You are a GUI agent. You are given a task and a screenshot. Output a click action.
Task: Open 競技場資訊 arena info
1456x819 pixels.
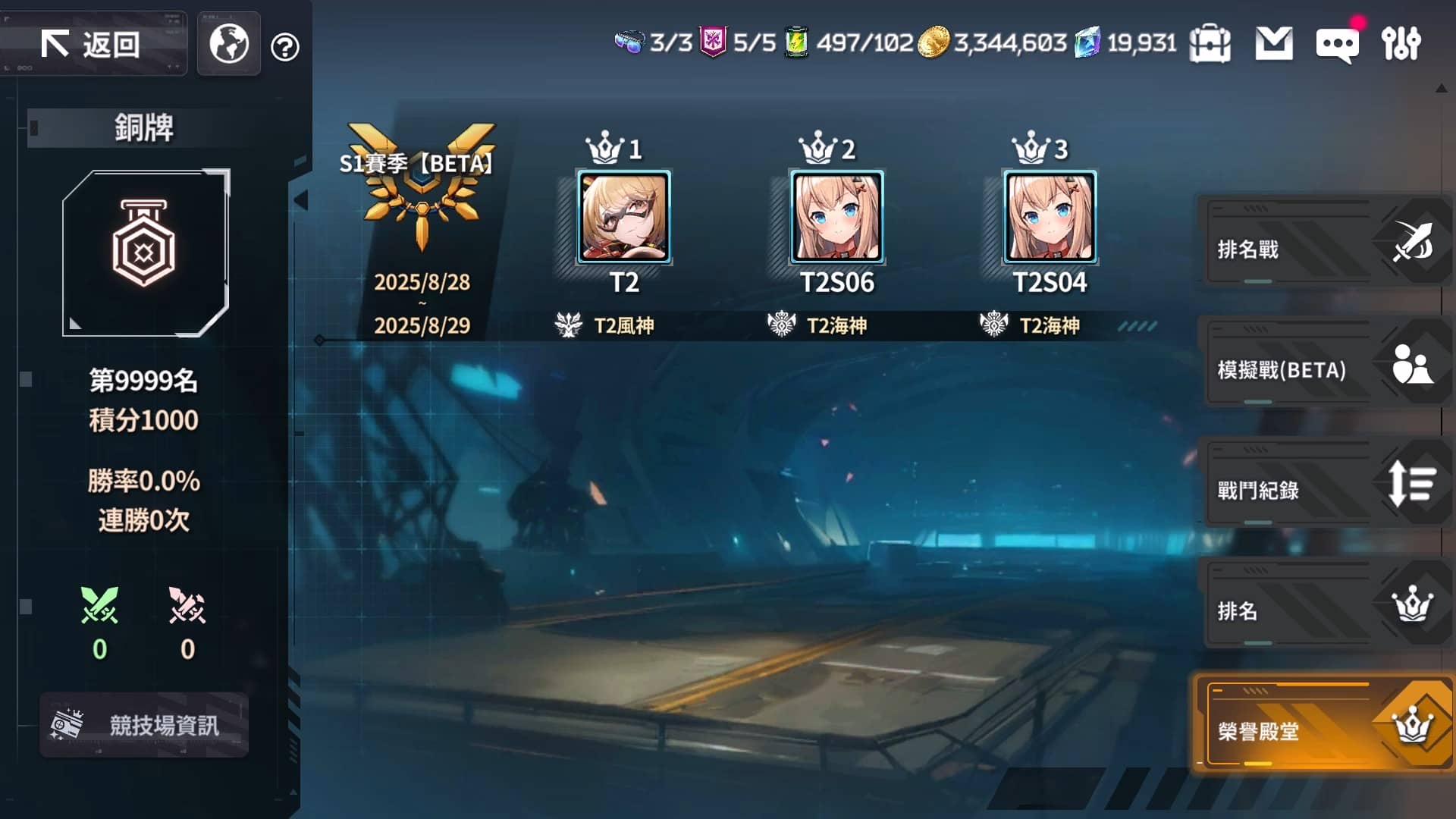point(144,724)
